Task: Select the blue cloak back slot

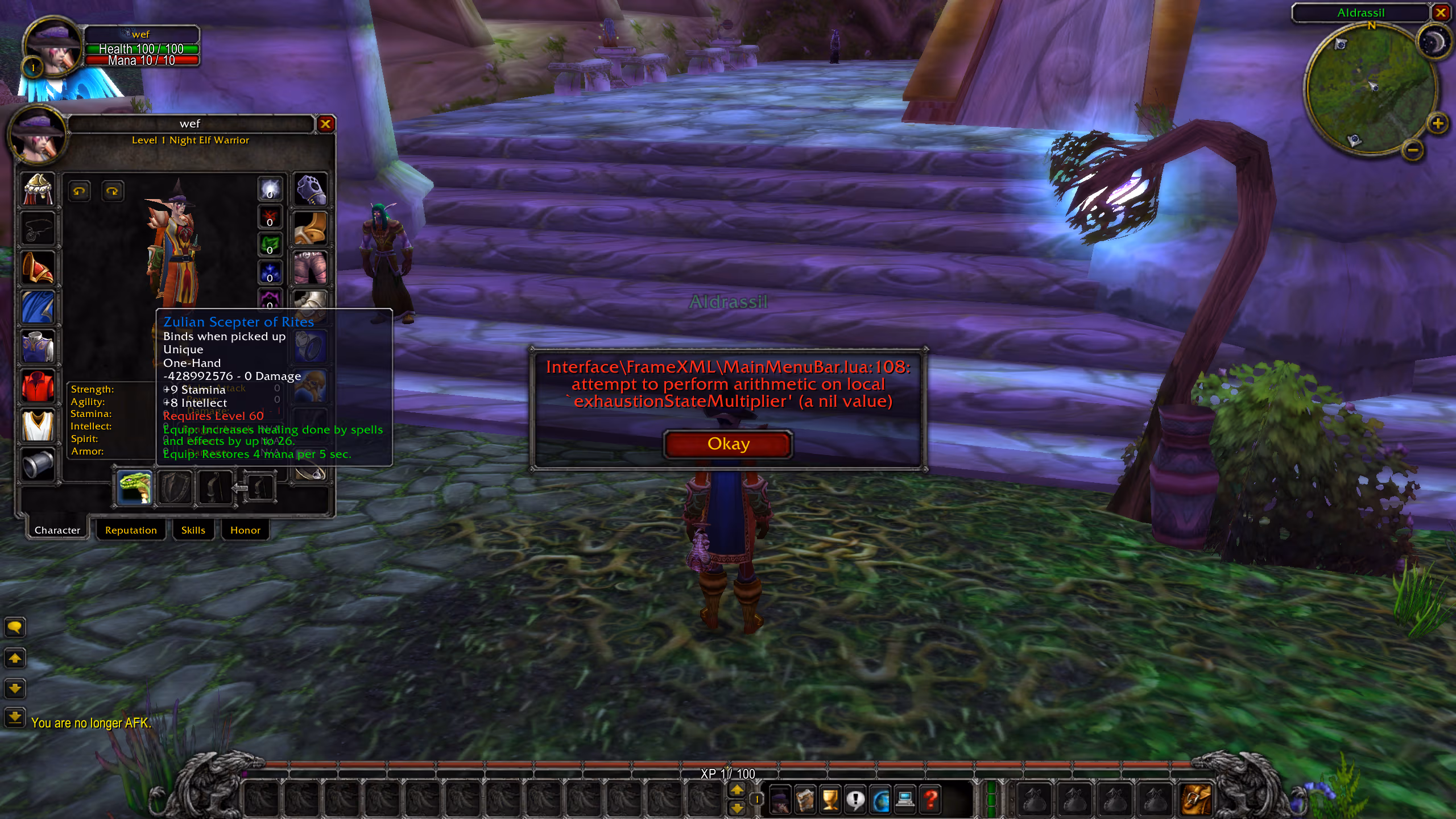Action: pyautogui.click(x=38, y=307)
